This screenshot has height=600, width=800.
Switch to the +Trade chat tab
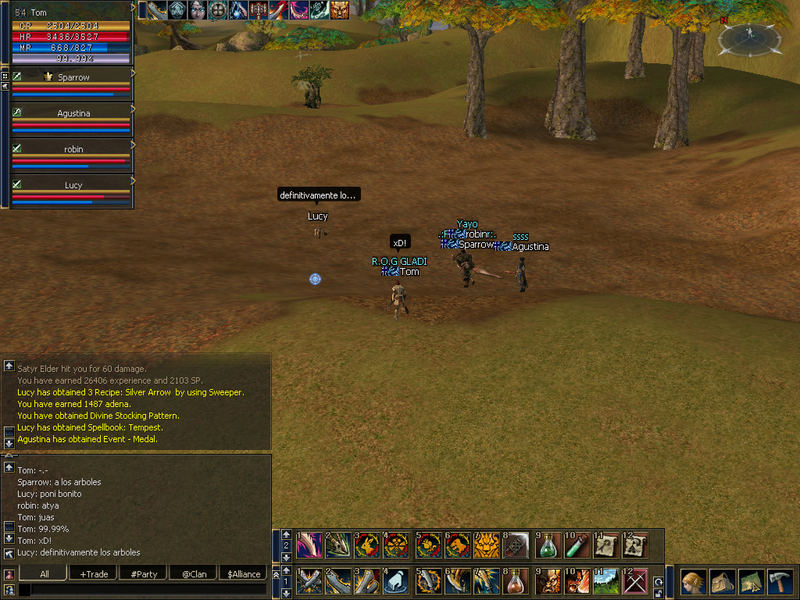pyautogui.click(x=94, y=574)
